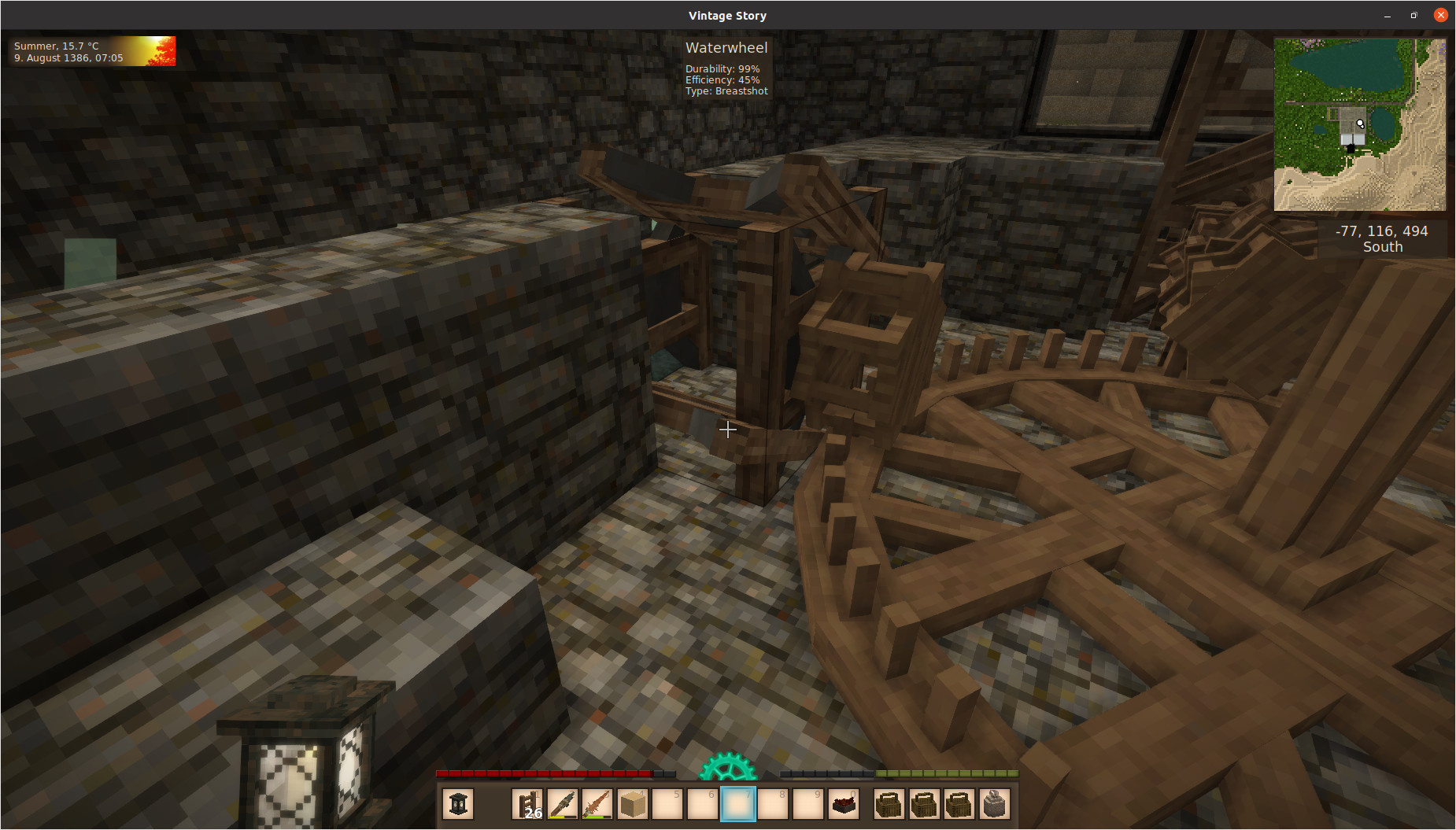Close the Vintage Story window
Screen dimensions: 1456x830
(x=1440, y=15)
